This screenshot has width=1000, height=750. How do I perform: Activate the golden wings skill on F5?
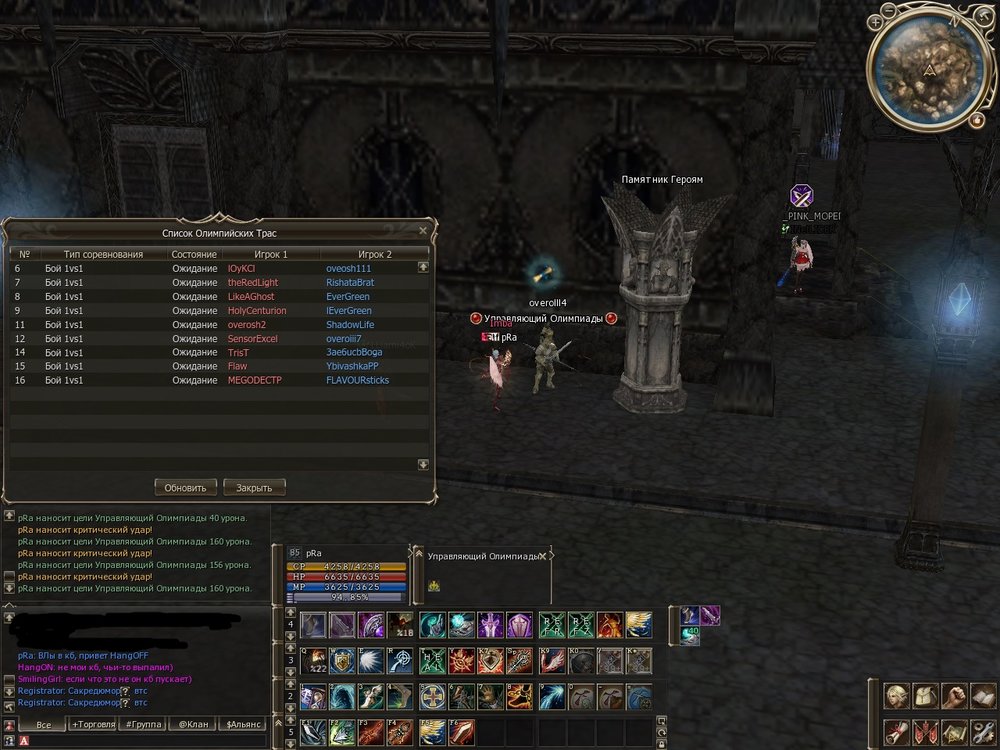432,732
